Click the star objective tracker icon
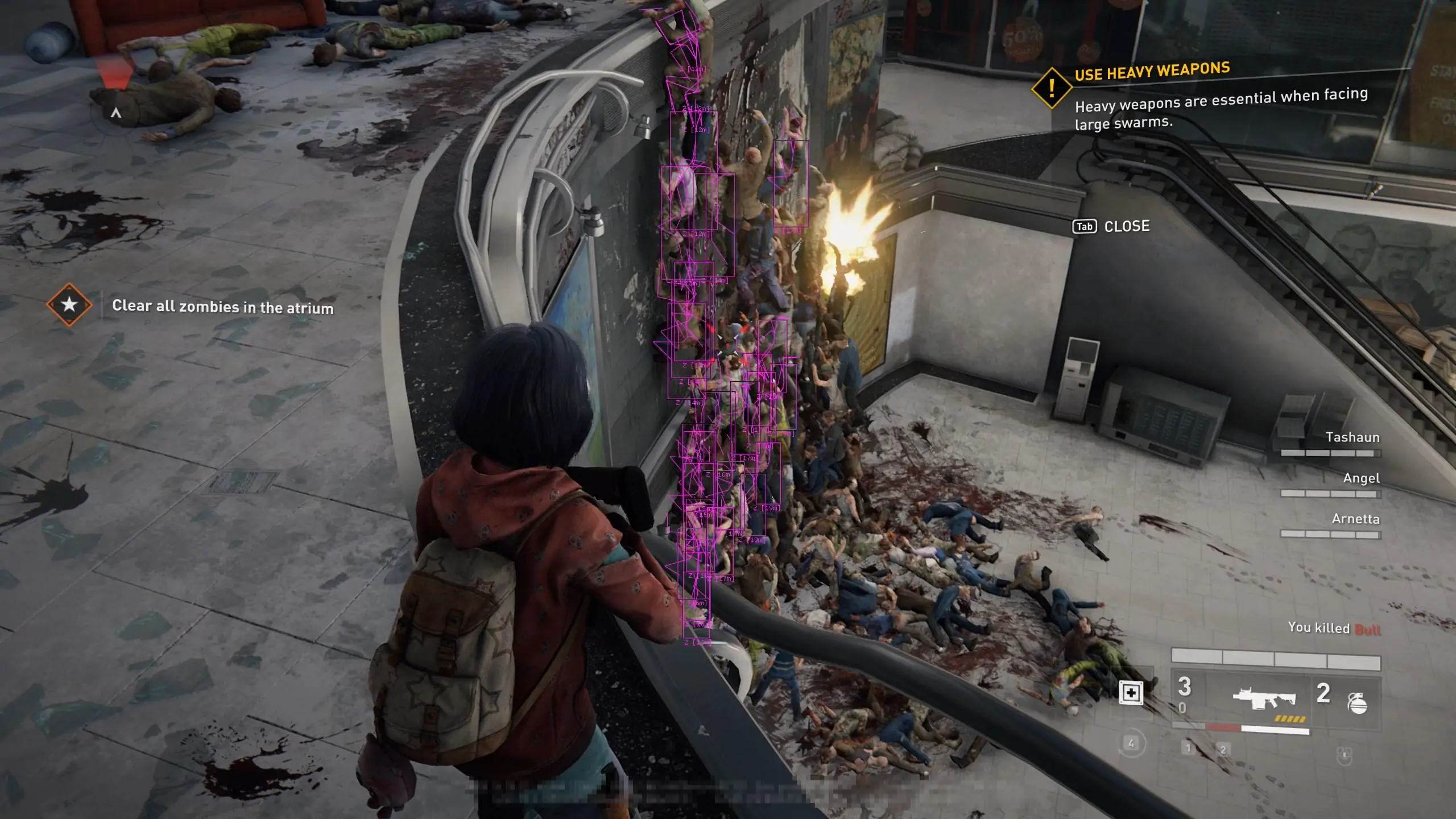The image size is (1456, 819). tap(69, 305)
